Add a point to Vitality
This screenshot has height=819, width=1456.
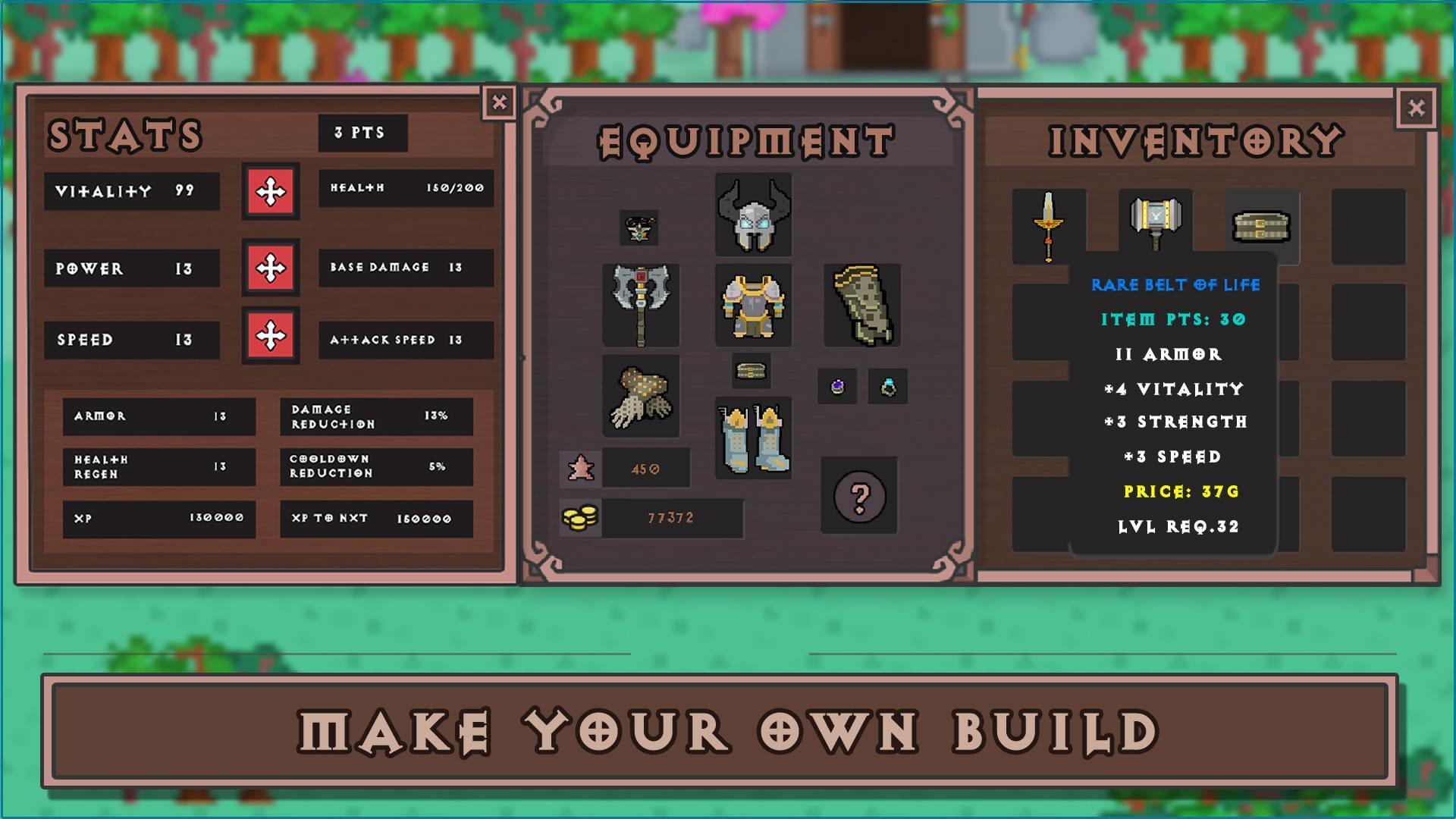(x=271, y=191)
